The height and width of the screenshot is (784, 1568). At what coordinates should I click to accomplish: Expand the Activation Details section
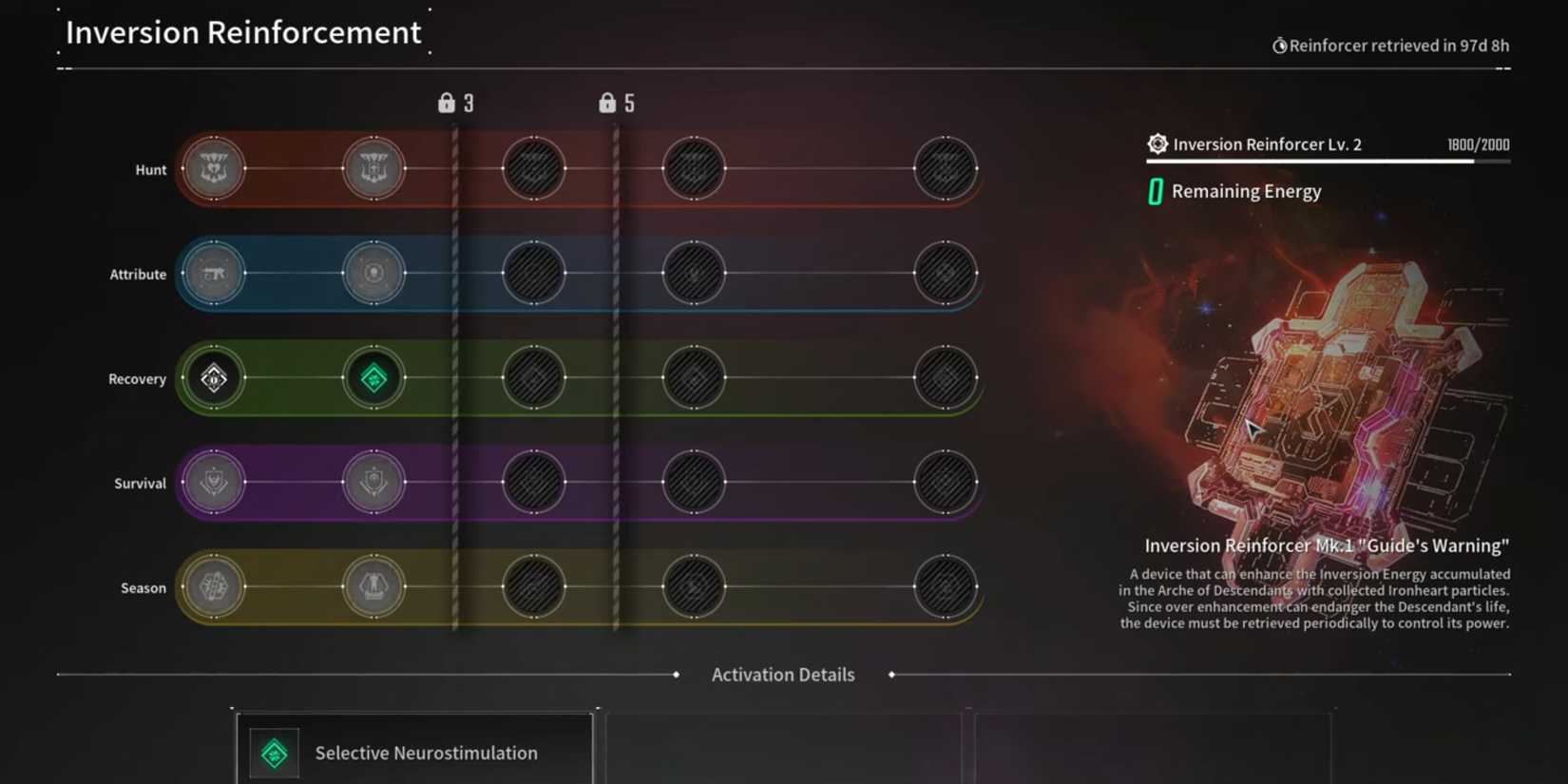[x=782, y=675]
